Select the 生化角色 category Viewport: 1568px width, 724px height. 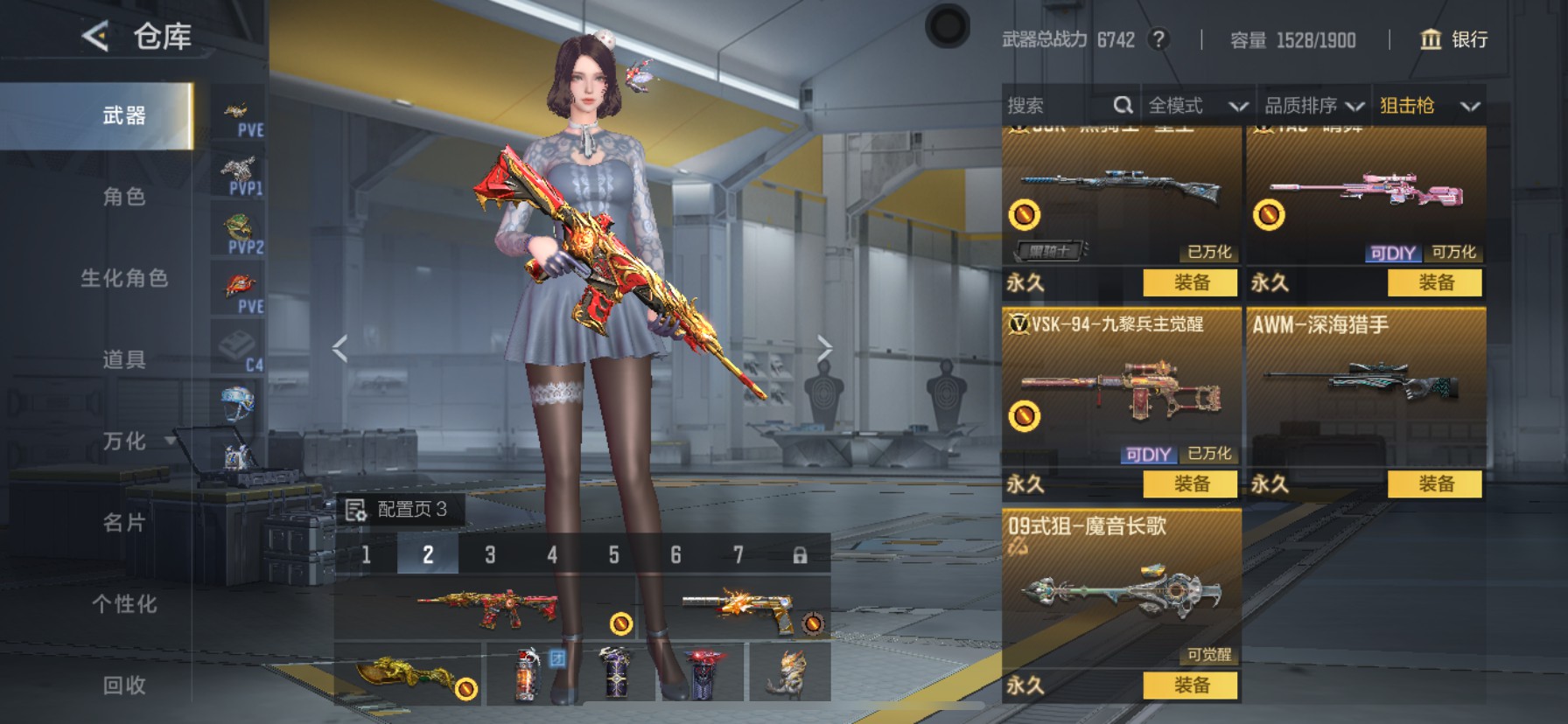(x=124, y=278)
